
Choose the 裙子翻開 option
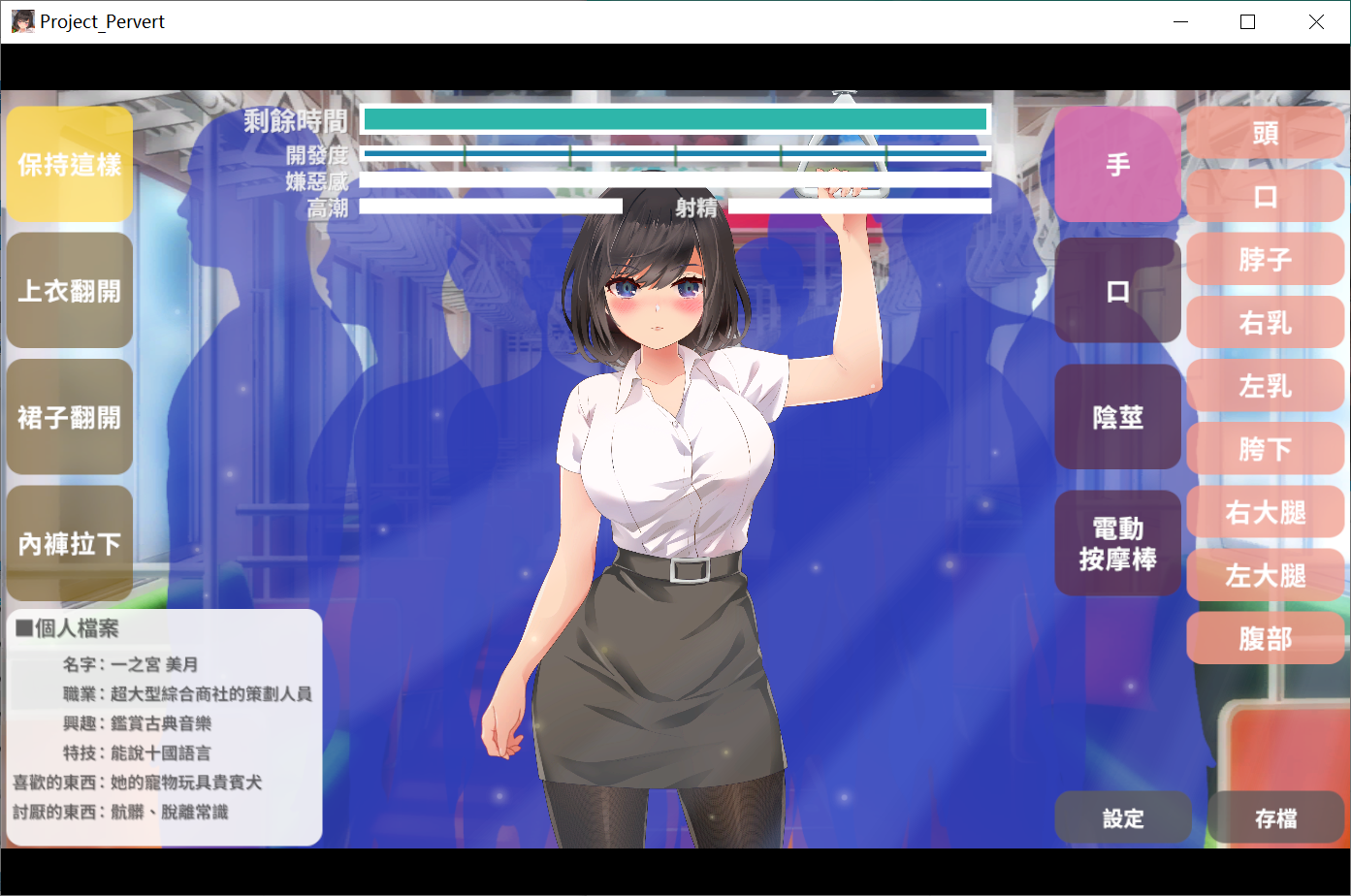point(70,417)
